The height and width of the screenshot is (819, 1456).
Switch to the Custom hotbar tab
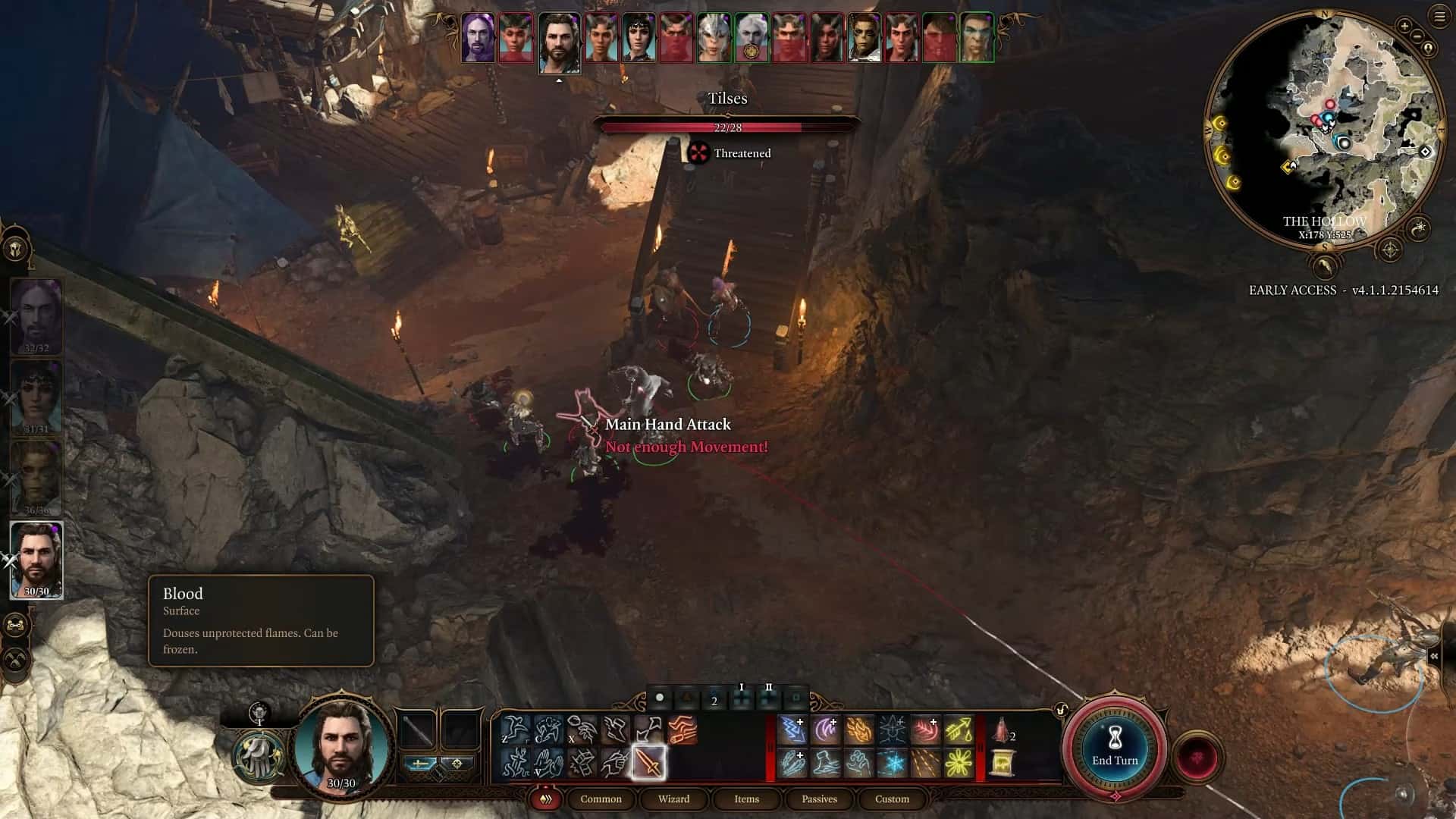[892, 799]
